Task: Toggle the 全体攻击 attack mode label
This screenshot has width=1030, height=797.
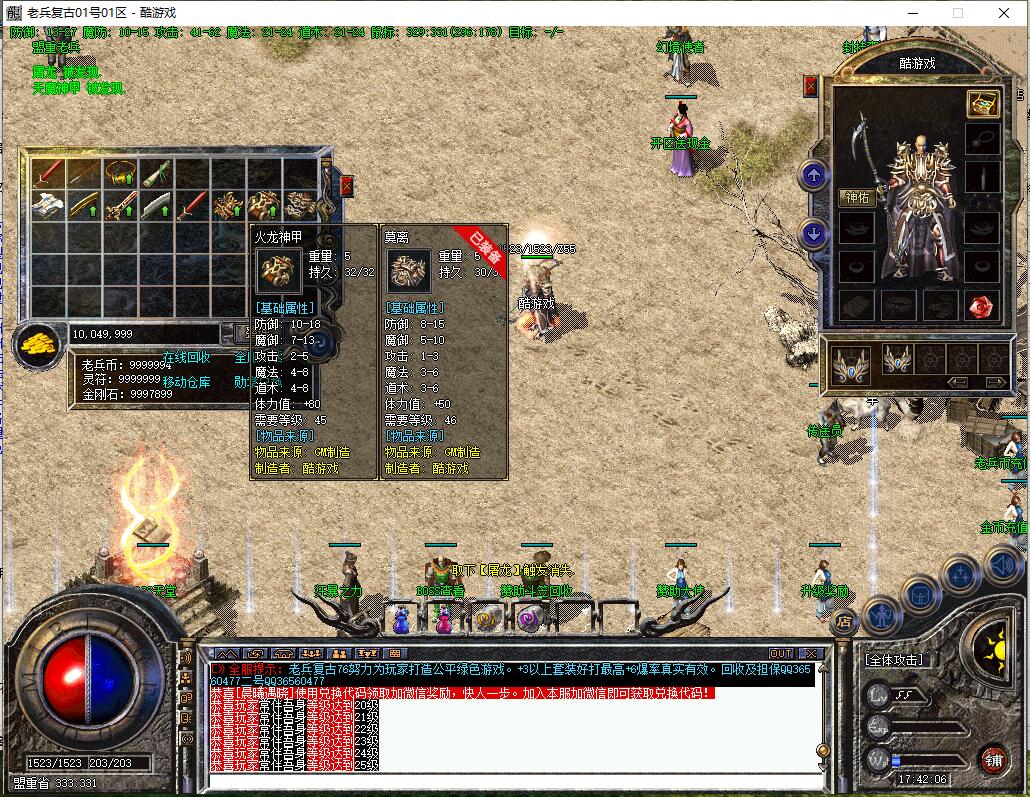Action: pyautogui.click(x=893, y=661)
